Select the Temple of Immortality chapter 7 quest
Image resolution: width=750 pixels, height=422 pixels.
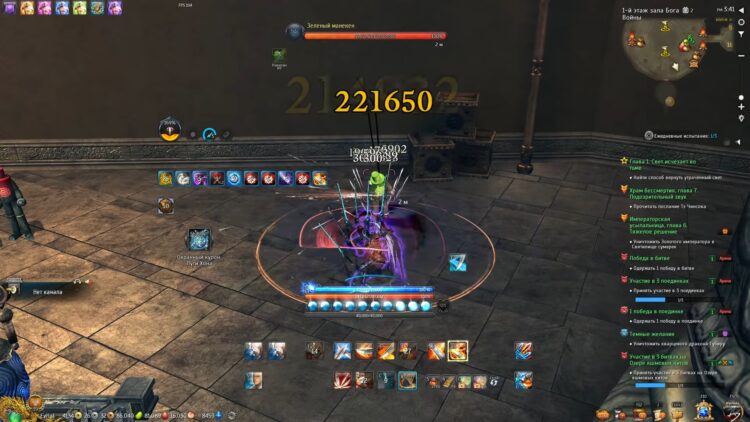[x=660, y=192]
